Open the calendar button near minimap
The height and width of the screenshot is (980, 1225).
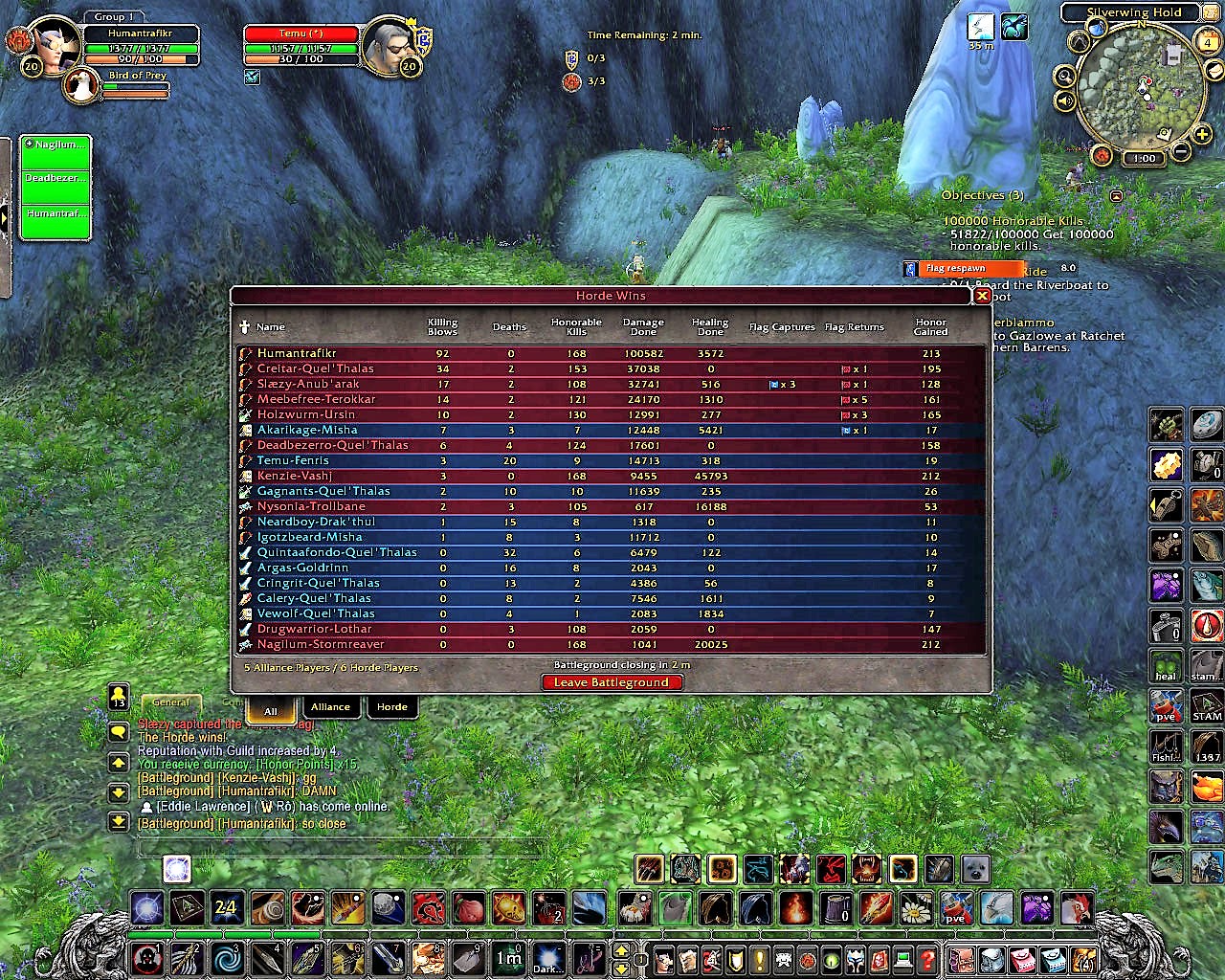pos(1208,41)
